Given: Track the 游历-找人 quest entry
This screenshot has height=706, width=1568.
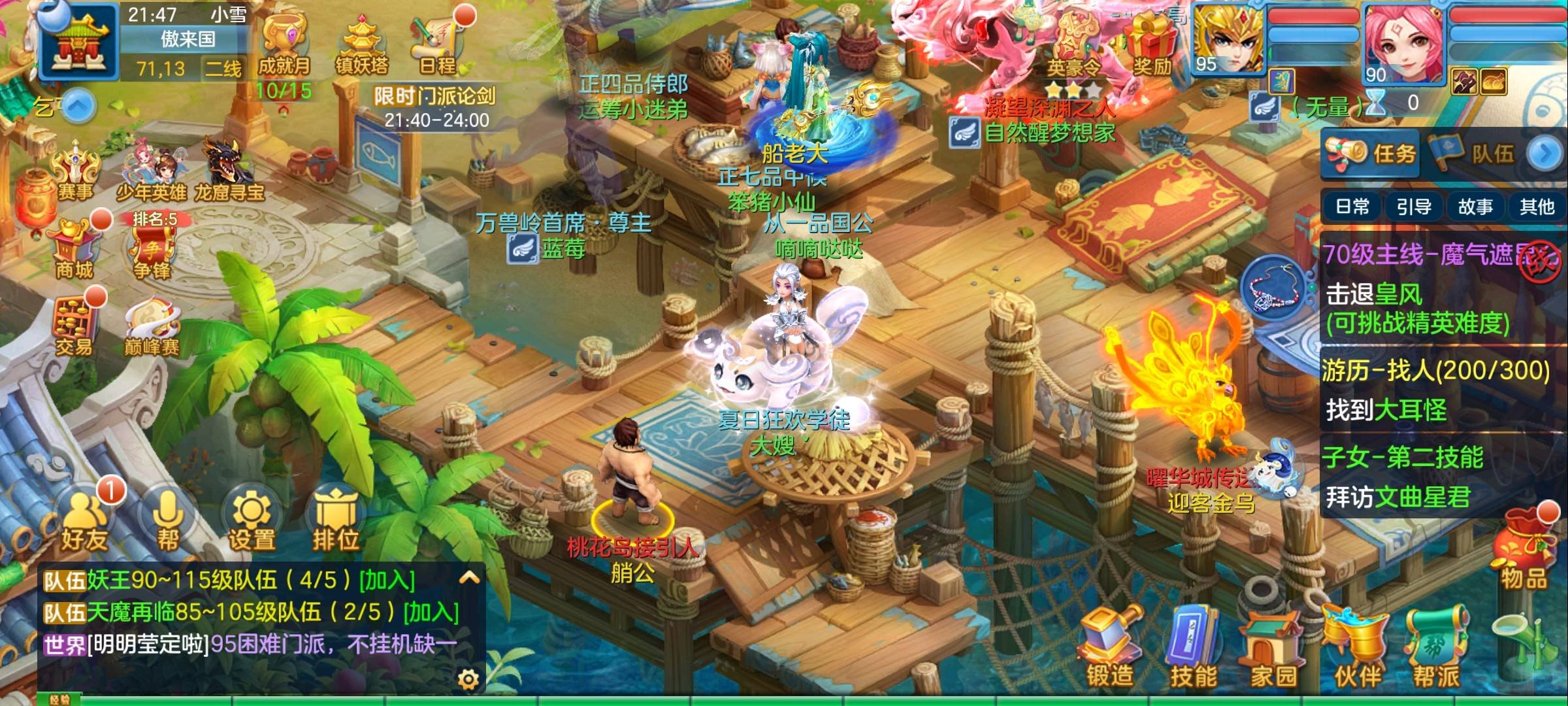Looking at the screenshot, I should click(x=1435, y=390).
